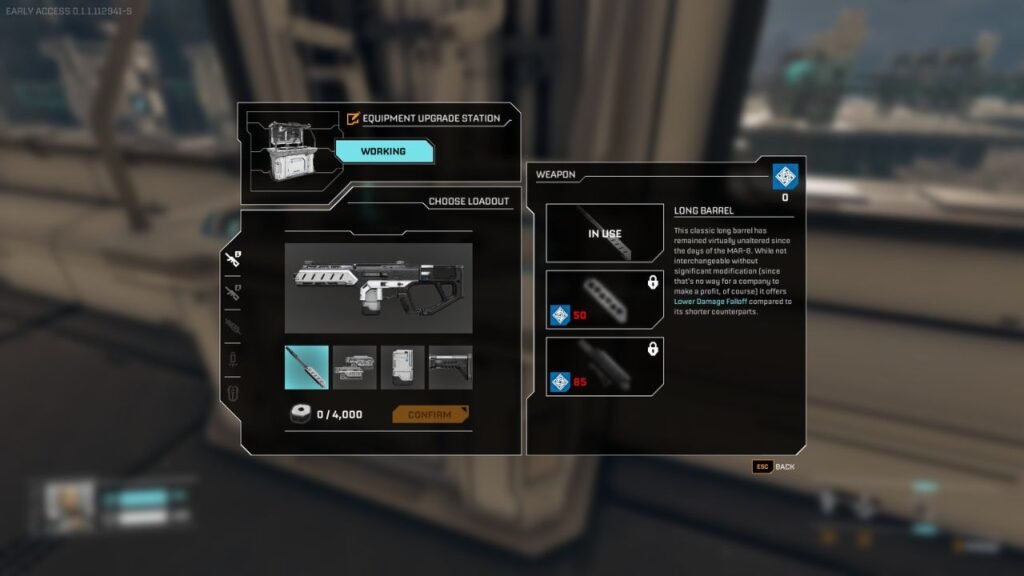Select the long barrel attachment slot
Viewport: 1024px width, 576px height.
(307, 367)
